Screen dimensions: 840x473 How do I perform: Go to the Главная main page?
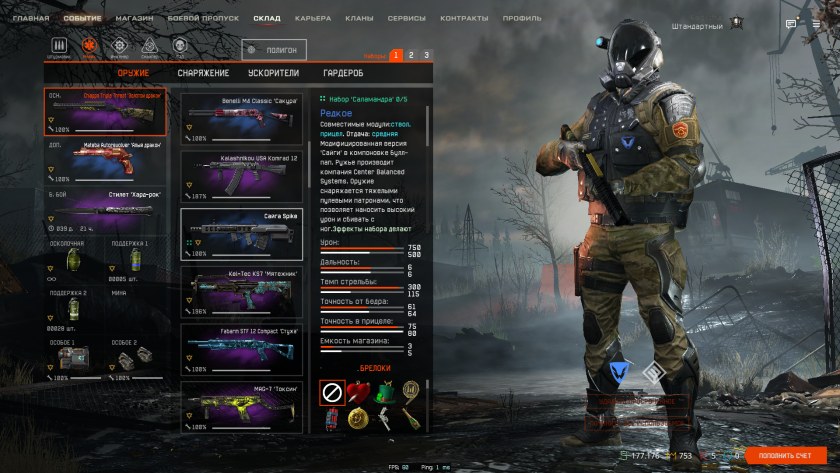click(x=30, y=18)
